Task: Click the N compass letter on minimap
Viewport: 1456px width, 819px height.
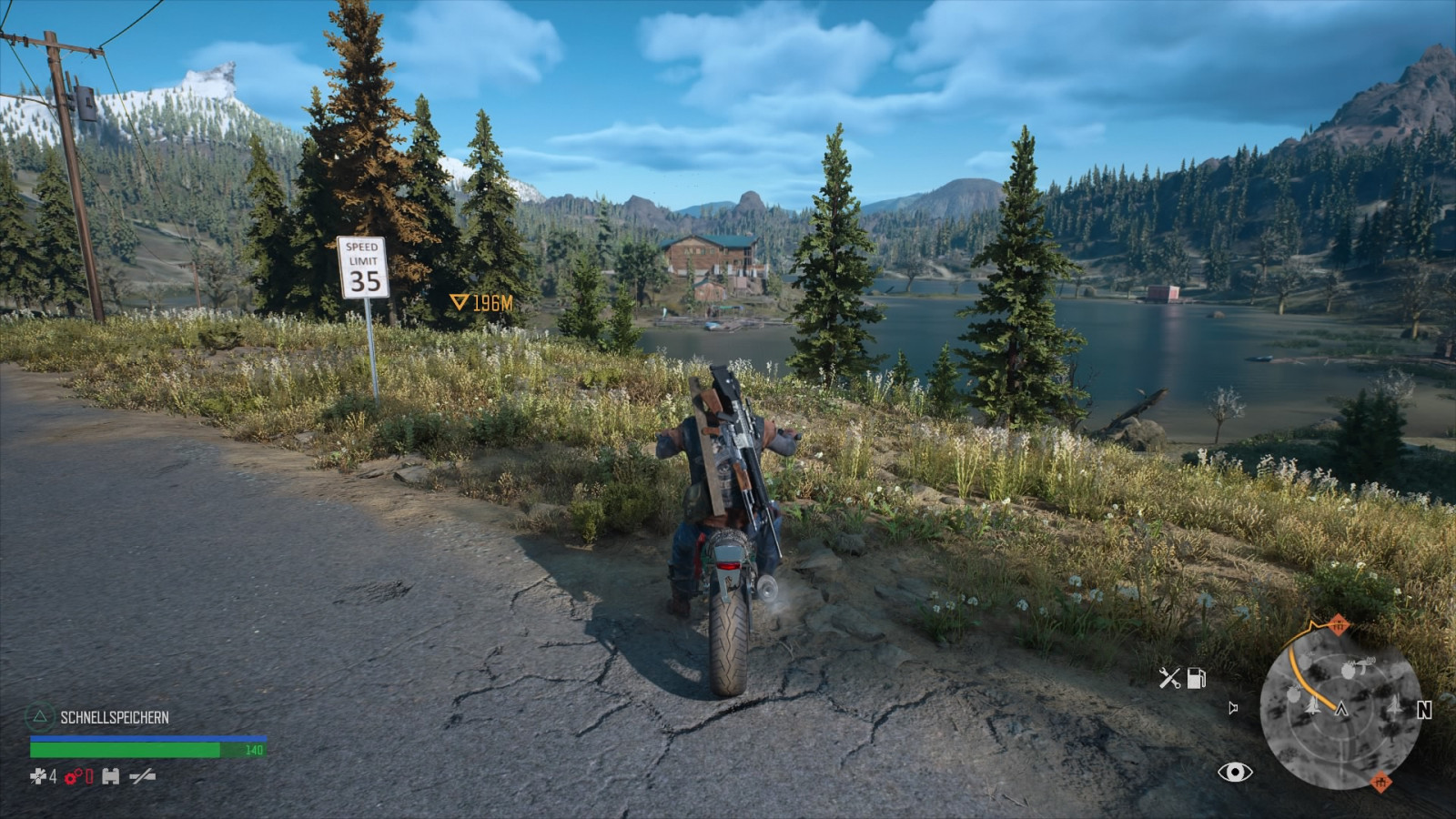Action: (1424, 711)
